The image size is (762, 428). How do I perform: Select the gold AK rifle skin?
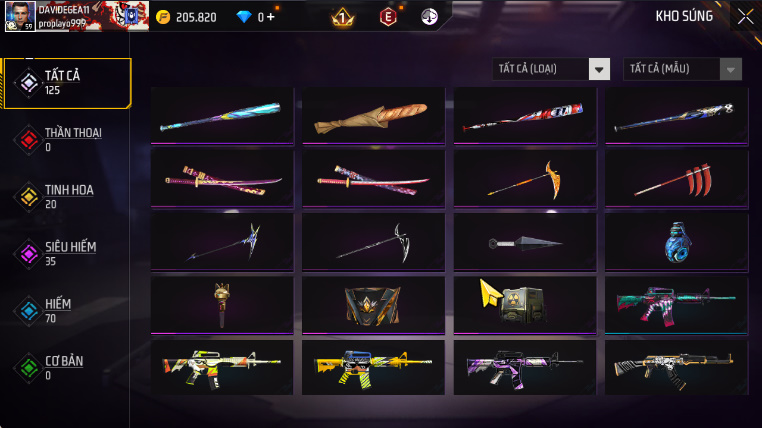[677, 367]
